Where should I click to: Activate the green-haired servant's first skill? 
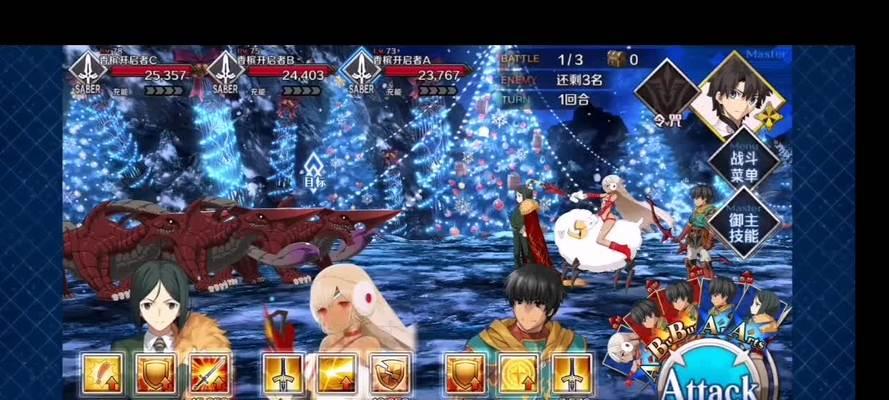click(104, 374)
